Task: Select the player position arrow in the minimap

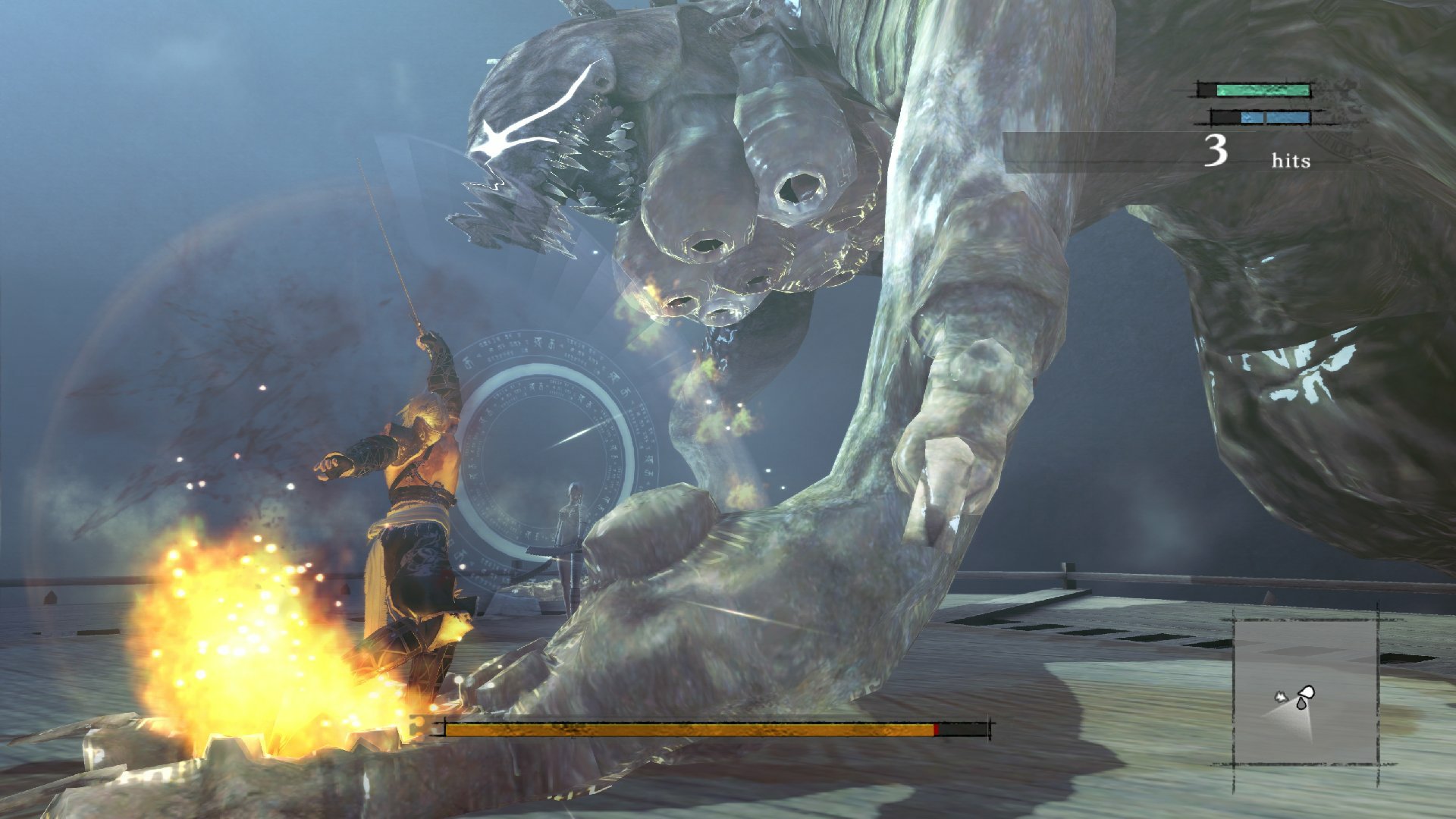Action: [1306, 692]
